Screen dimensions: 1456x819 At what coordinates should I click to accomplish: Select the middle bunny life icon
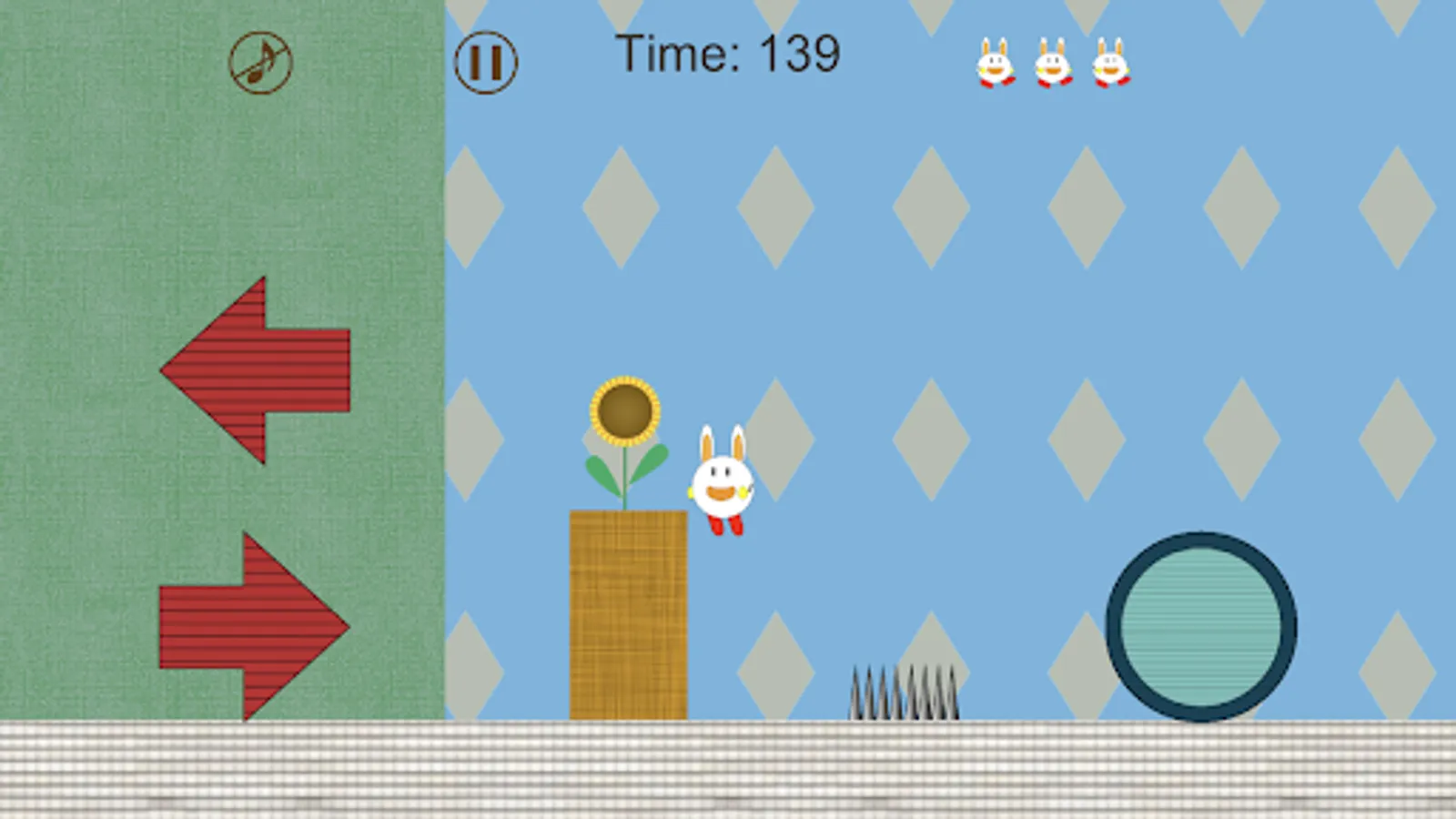point(1051,62)
